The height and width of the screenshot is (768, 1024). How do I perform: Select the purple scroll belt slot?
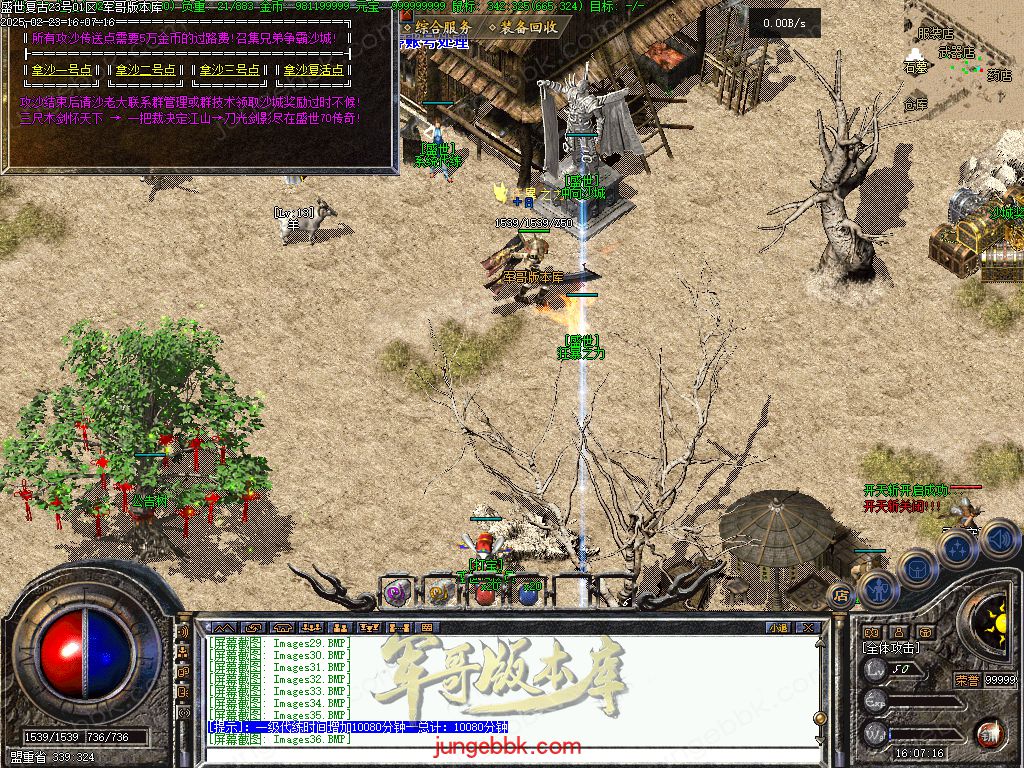[397, 594]
